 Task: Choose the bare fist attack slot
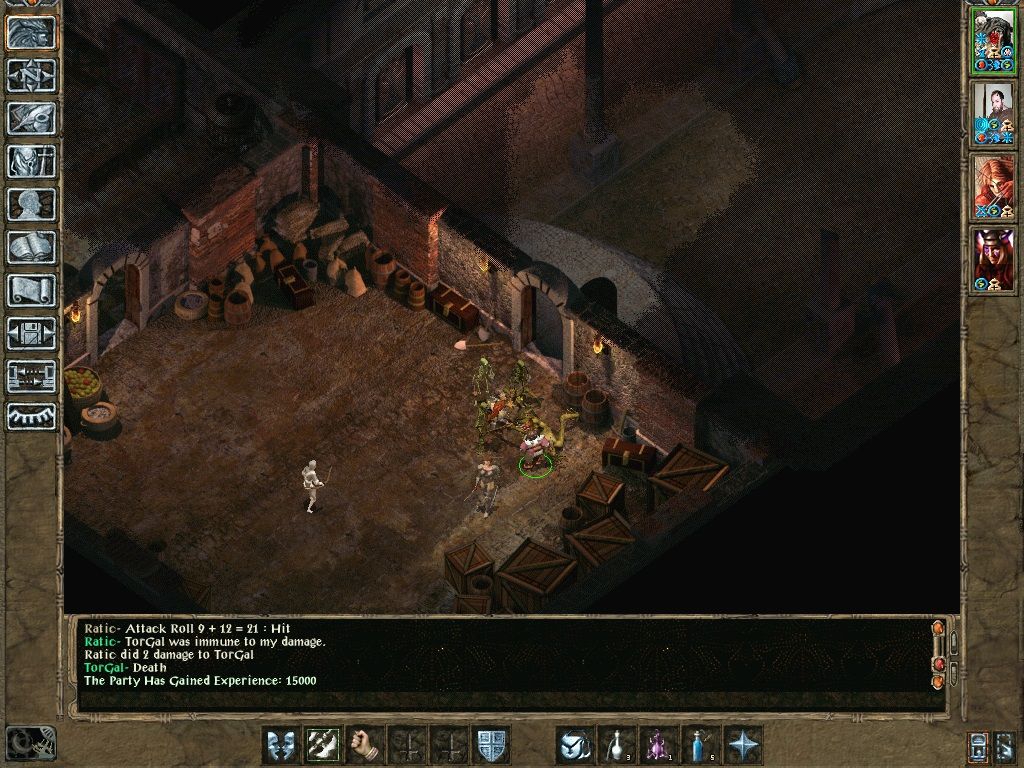(x=365, y=745)
